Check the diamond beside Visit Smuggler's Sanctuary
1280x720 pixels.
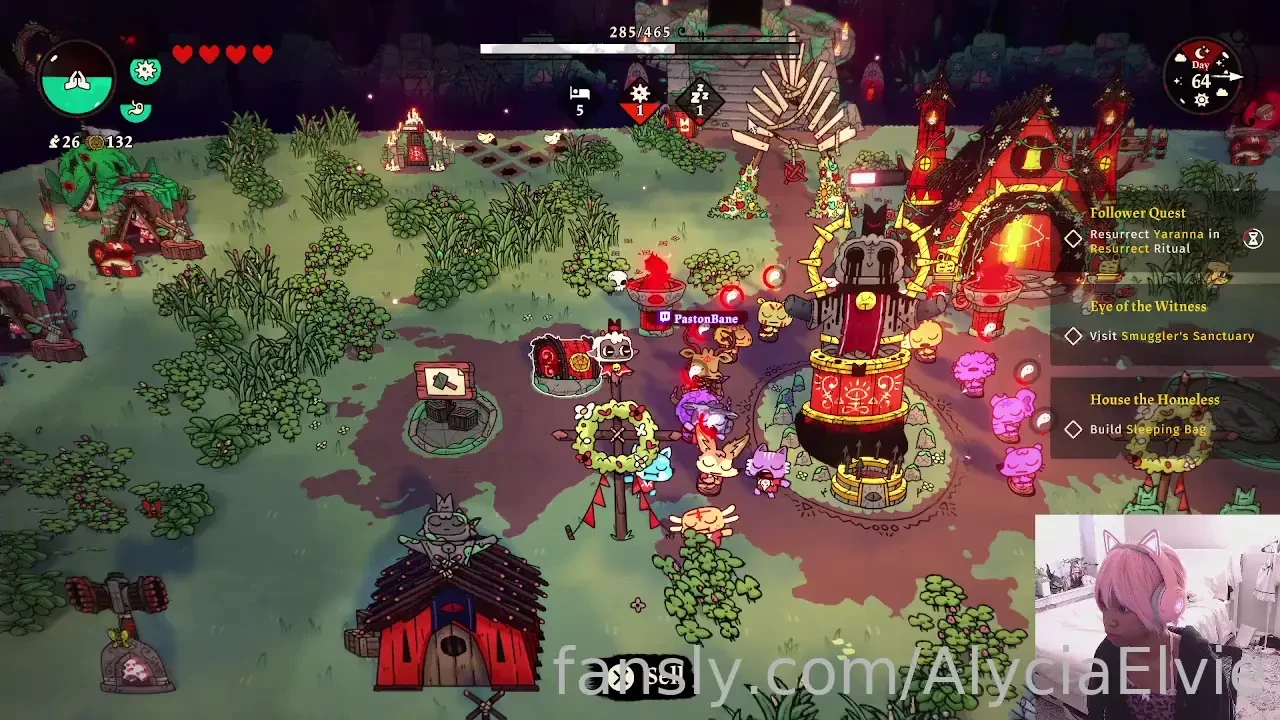pyautogui.click(x=1073, y=336)
